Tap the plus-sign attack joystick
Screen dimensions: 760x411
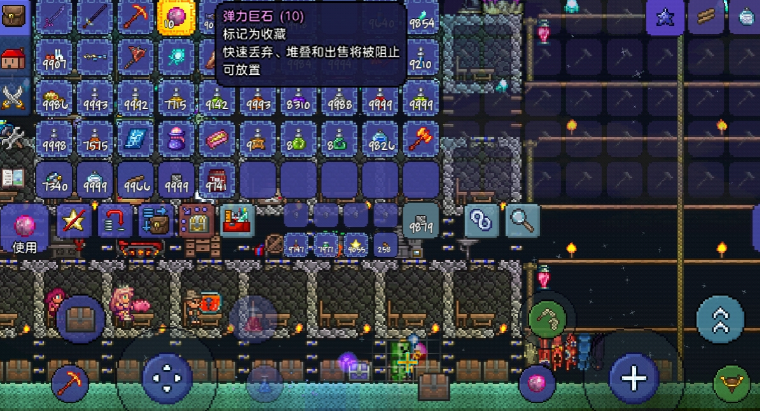(x=634, y=378)
